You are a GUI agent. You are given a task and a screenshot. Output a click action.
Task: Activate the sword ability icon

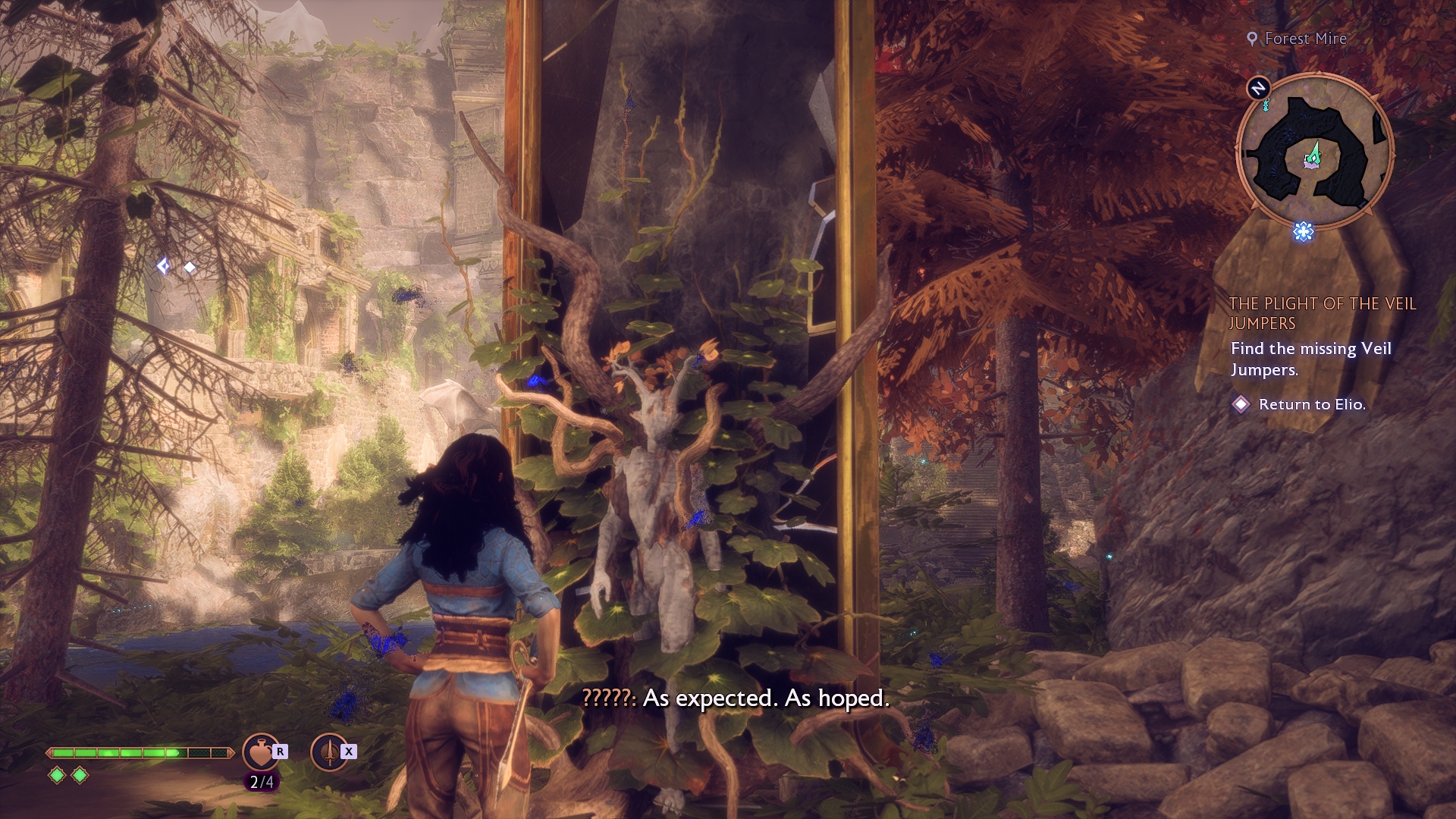click(x=329, y=752)
